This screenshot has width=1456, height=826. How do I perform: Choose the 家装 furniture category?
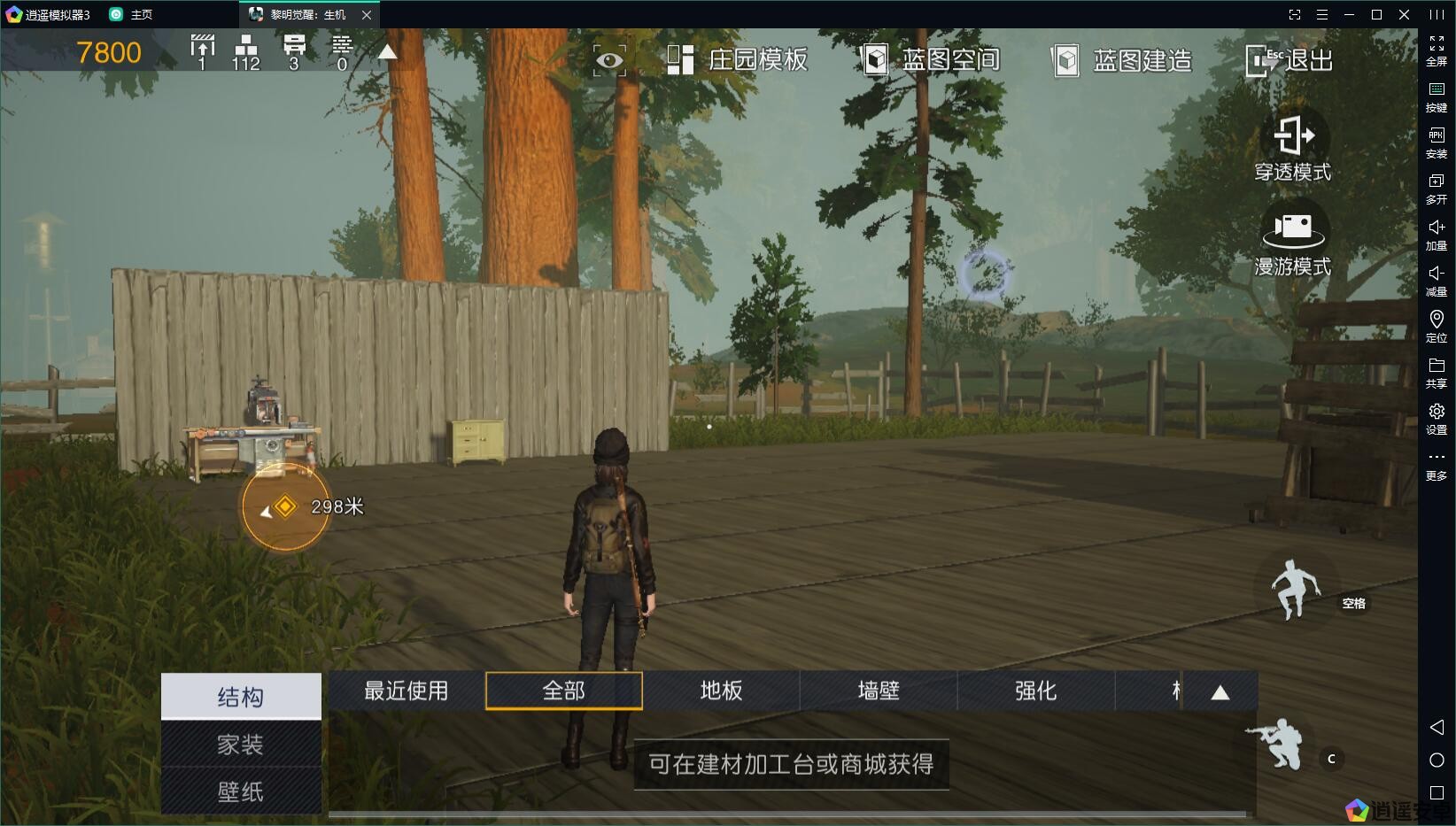click(x=241, y=745)
